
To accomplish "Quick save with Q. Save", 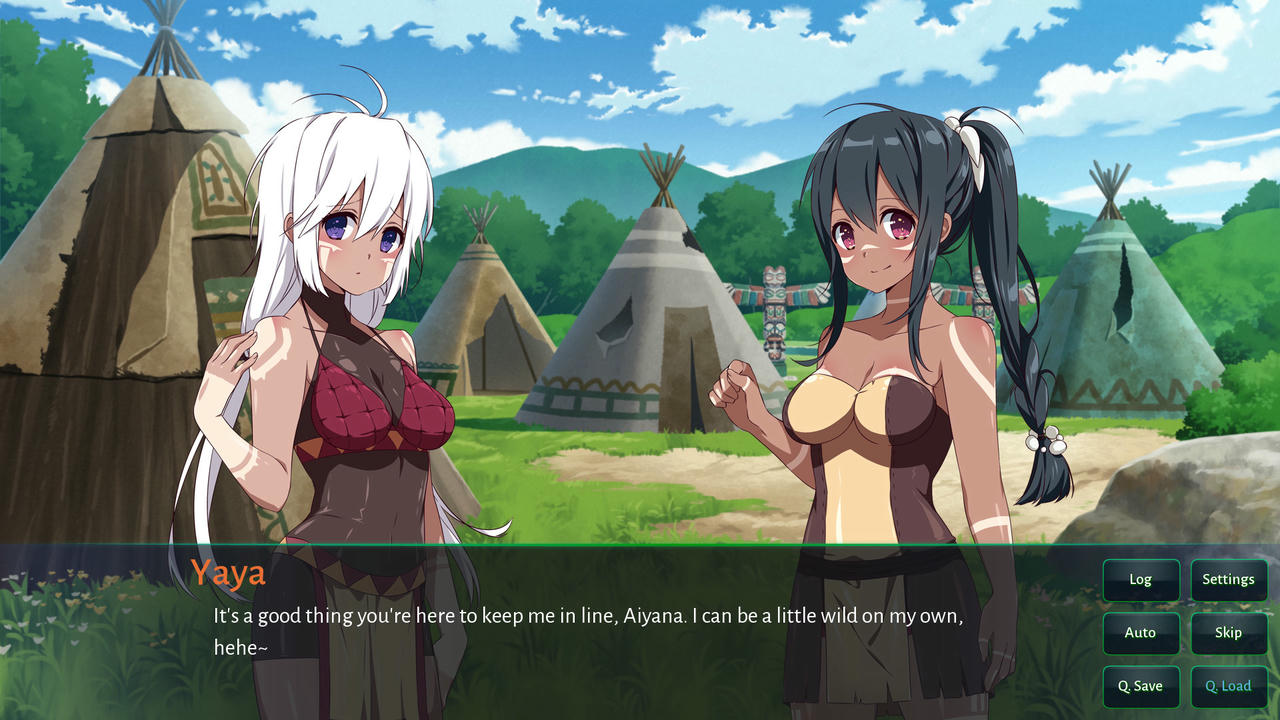I will point(1140,686).
